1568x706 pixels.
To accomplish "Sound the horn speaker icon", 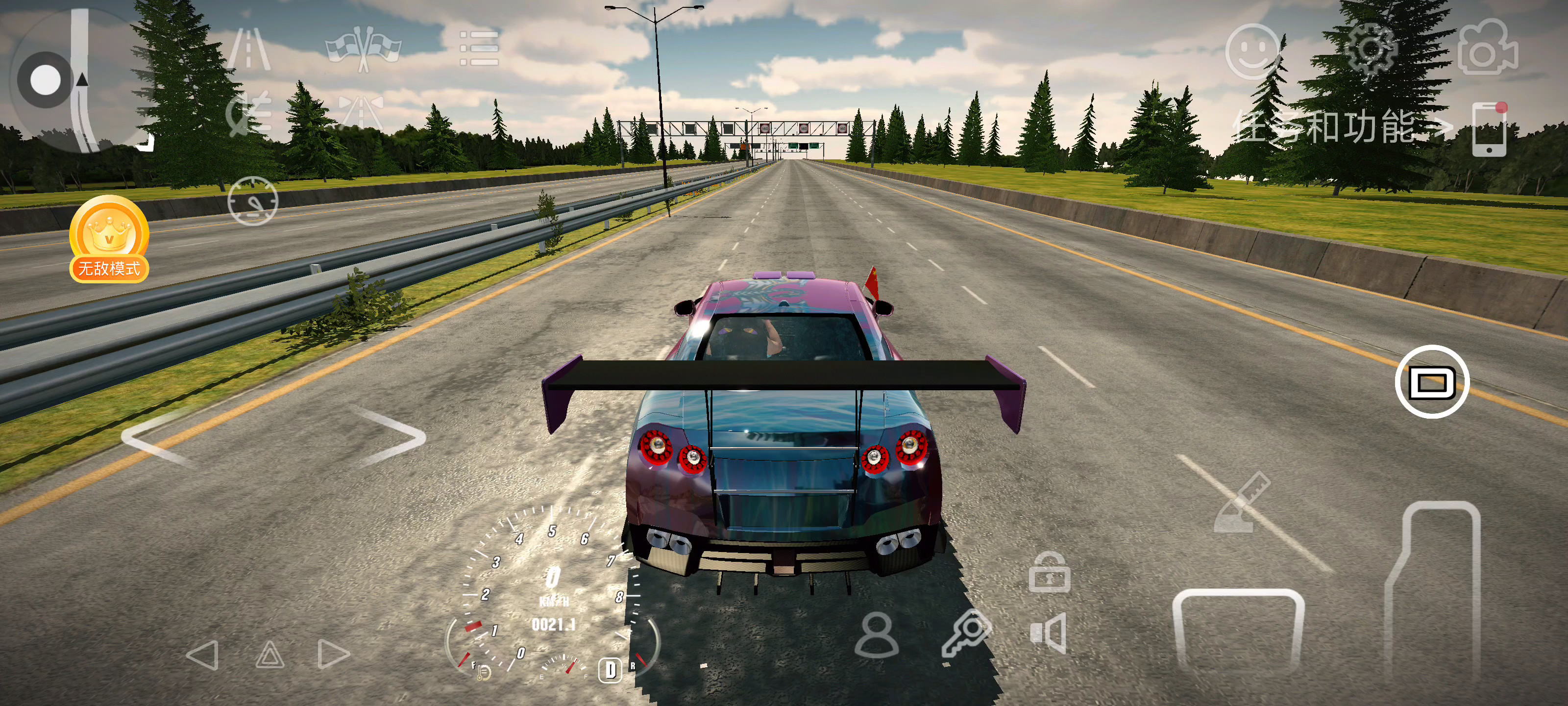I will click(1048, 633).
